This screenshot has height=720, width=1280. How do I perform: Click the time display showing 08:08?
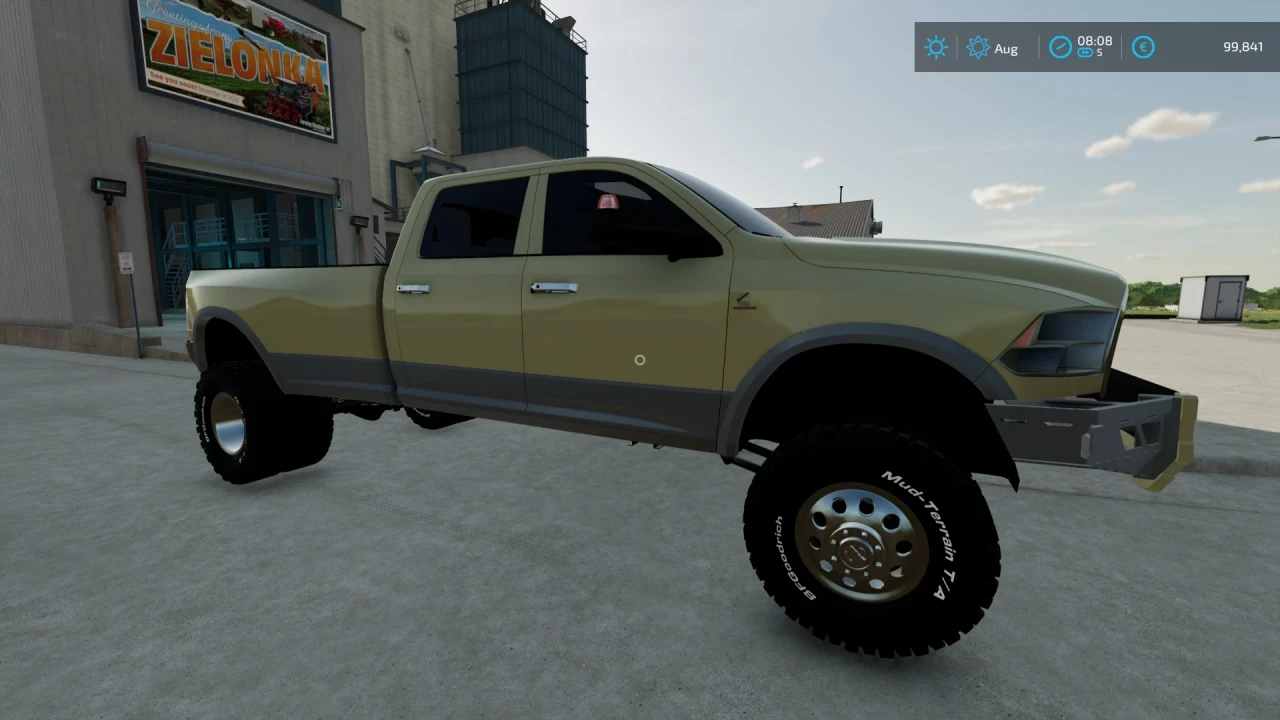[x=1094, y=42]
